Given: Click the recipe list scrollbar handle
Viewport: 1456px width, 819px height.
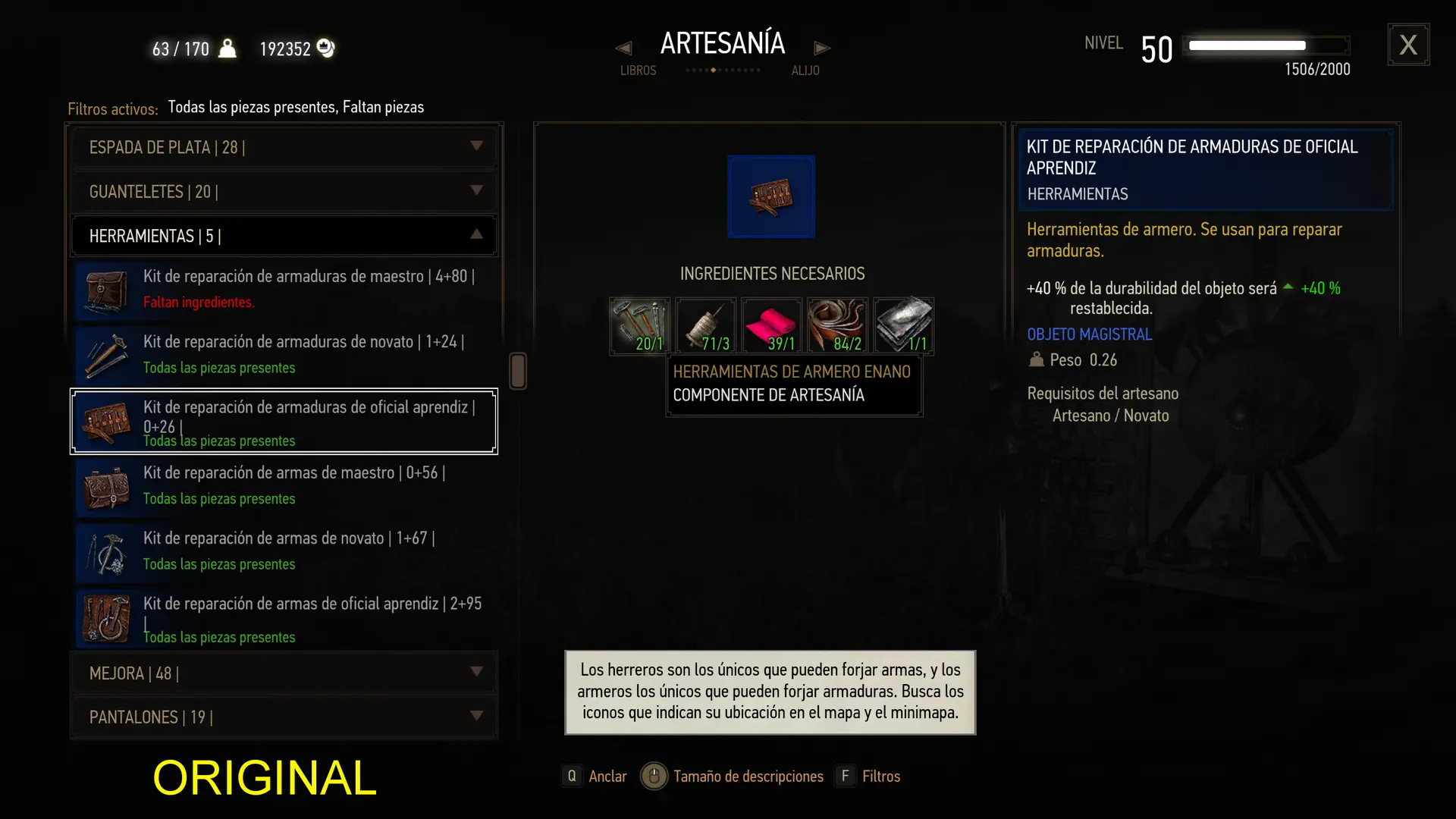Looking at the screenshot, I should [x=518, y=371].
